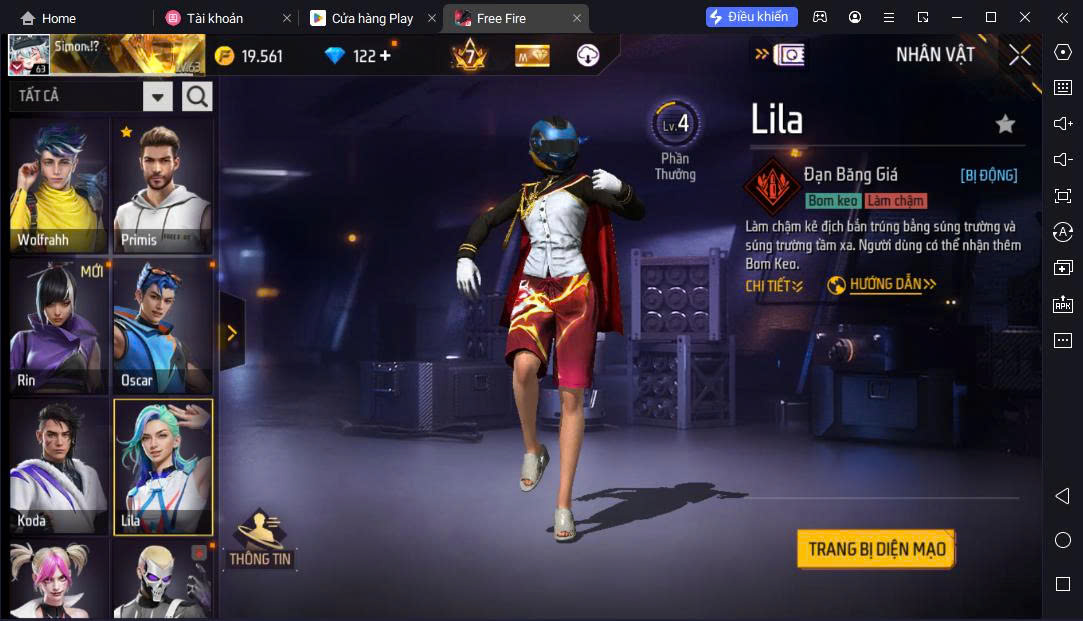Open the character search magnifier
The width and height of the screenshot is (1083, 621).
click(x=197, y=97)
